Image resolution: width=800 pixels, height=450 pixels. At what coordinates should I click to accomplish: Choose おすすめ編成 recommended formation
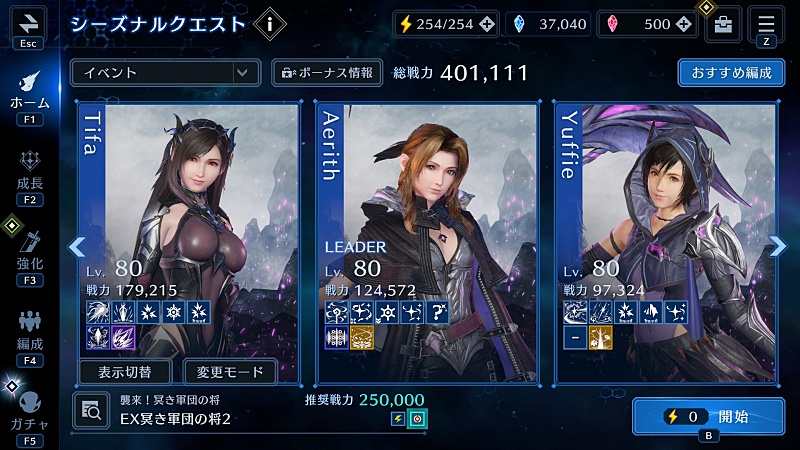[x=729, y=72]
